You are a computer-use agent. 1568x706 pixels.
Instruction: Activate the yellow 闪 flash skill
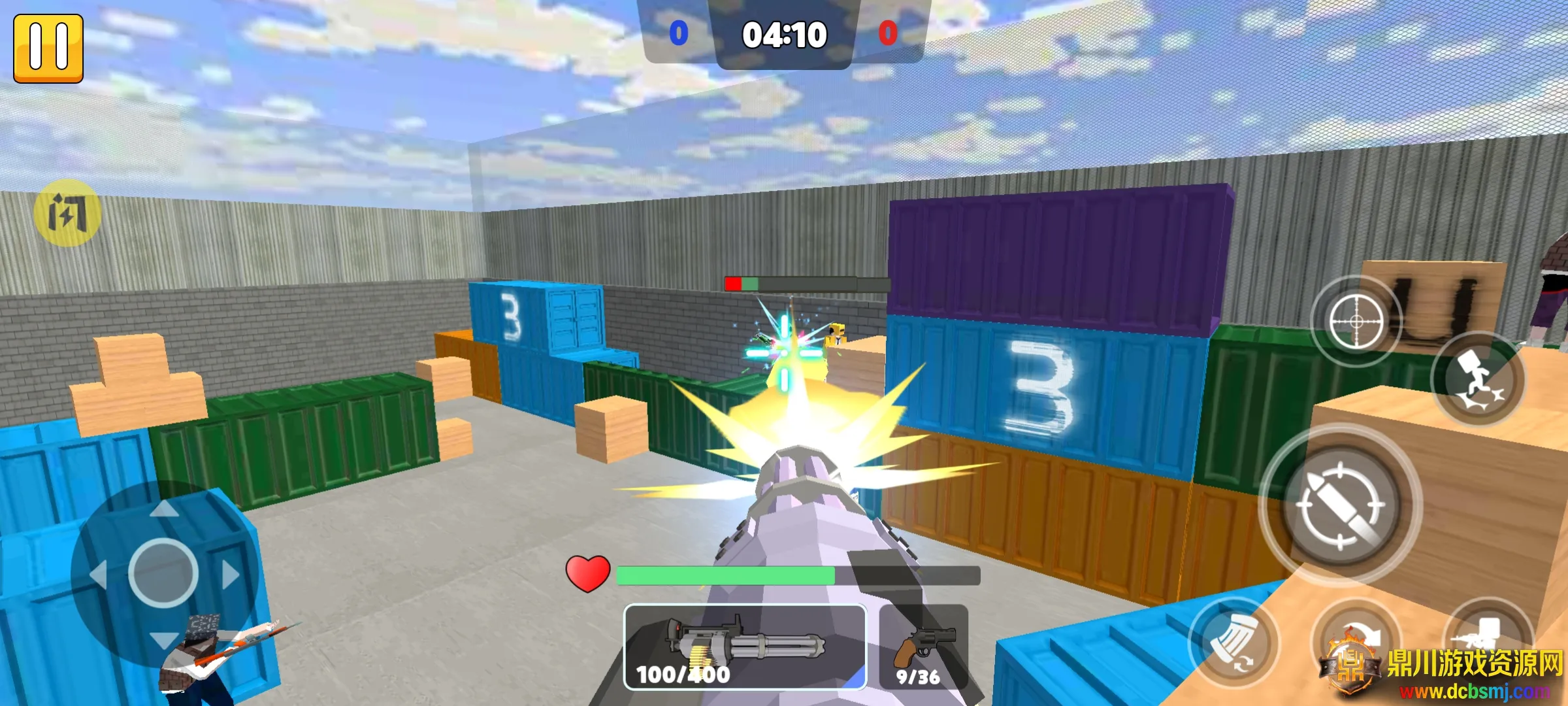point(67,213)
